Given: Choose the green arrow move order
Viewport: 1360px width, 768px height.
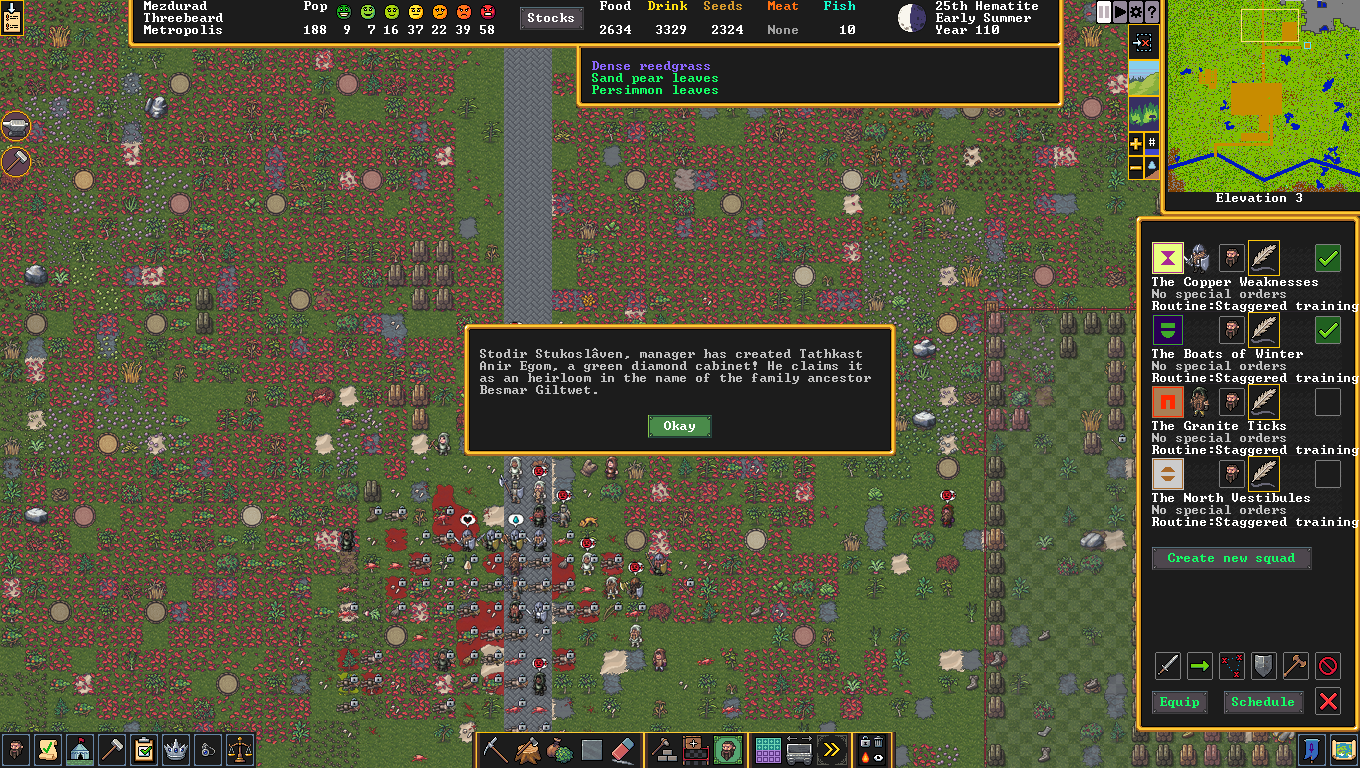Looking at the screenshot, I should point(1200,666).
